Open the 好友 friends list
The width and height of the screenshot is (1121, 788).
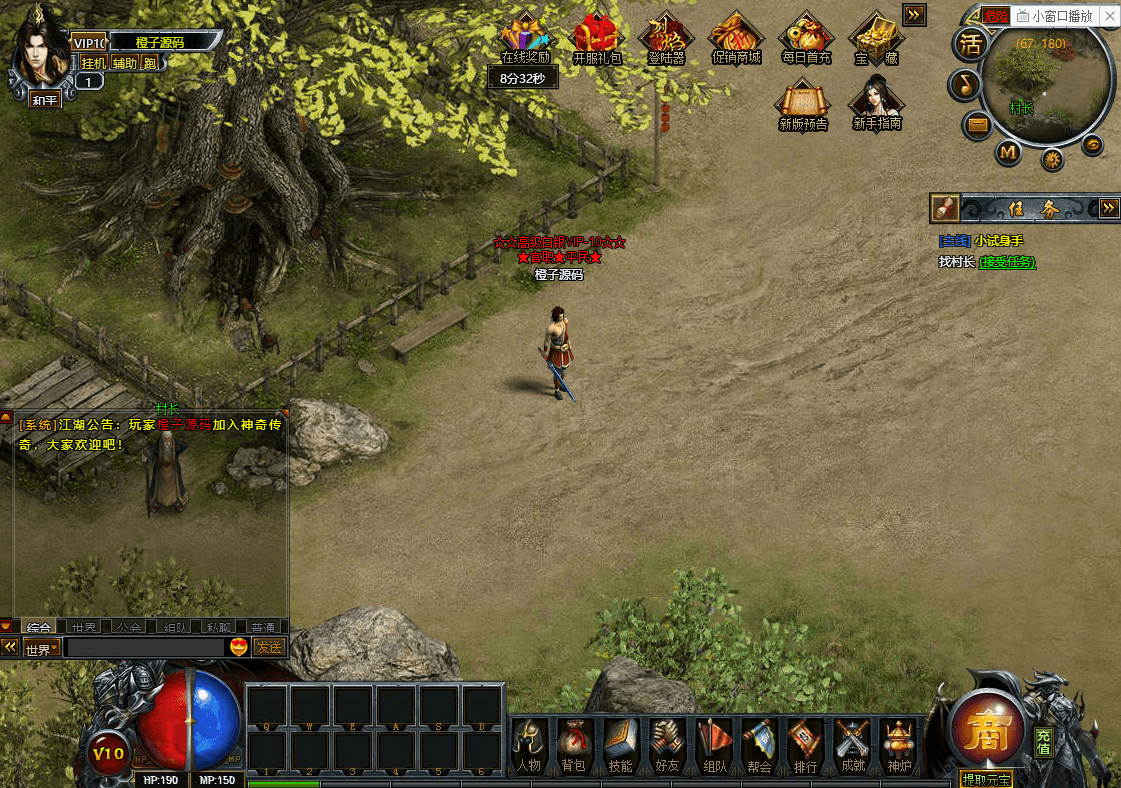[x=667, y=745]
